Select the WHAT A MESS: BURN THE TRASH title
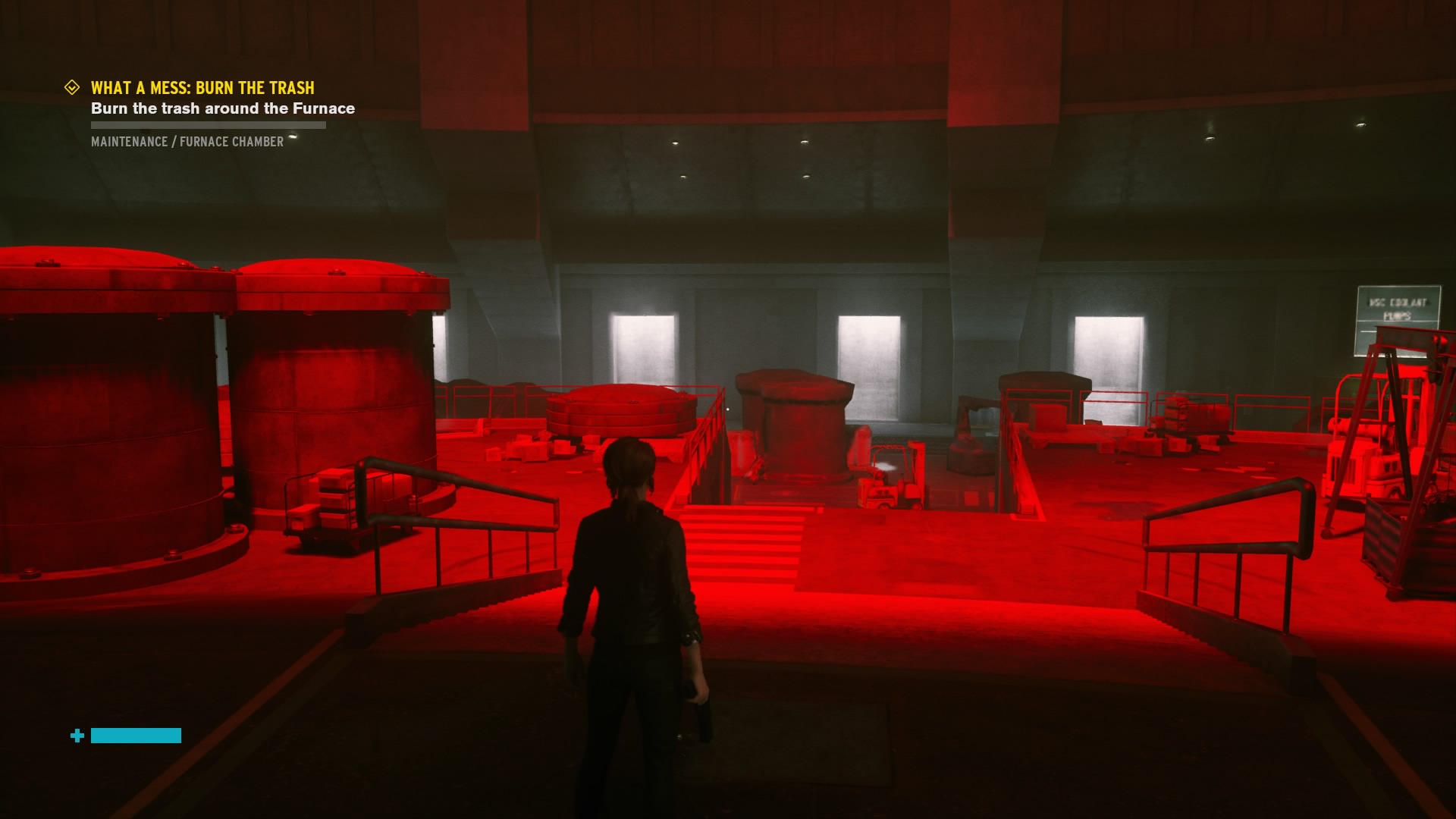The image size is (1456, 819). (x=201, y=87)
